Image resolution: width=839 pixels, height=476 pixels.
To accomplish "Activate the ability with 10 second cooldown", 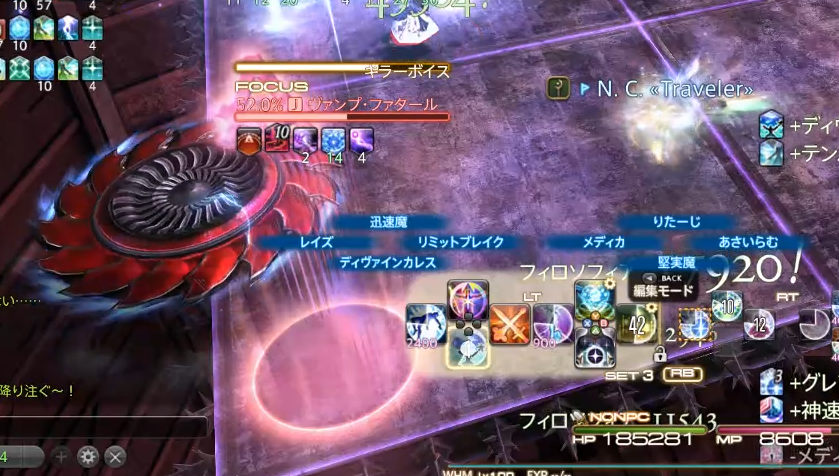I will pyautogui.click(x=727, y=307).
